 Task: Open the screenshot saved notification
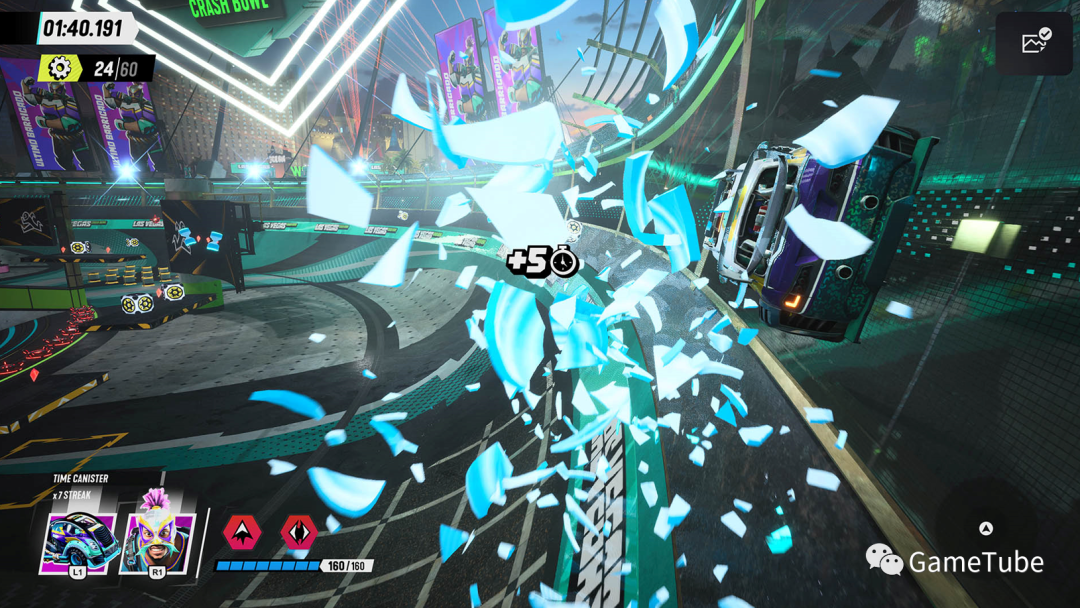click(1034, 41)
